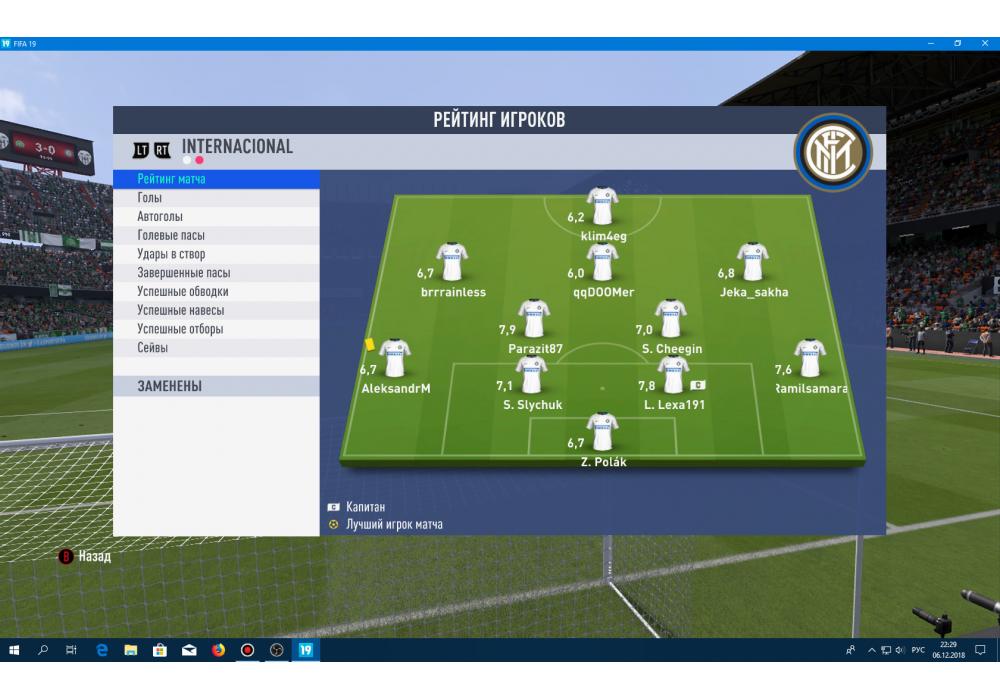Image resolution: width=1000 pixels, height=700 pixels.
Task: Select player klim4eg on the pitch
Action: pos(602,208)
